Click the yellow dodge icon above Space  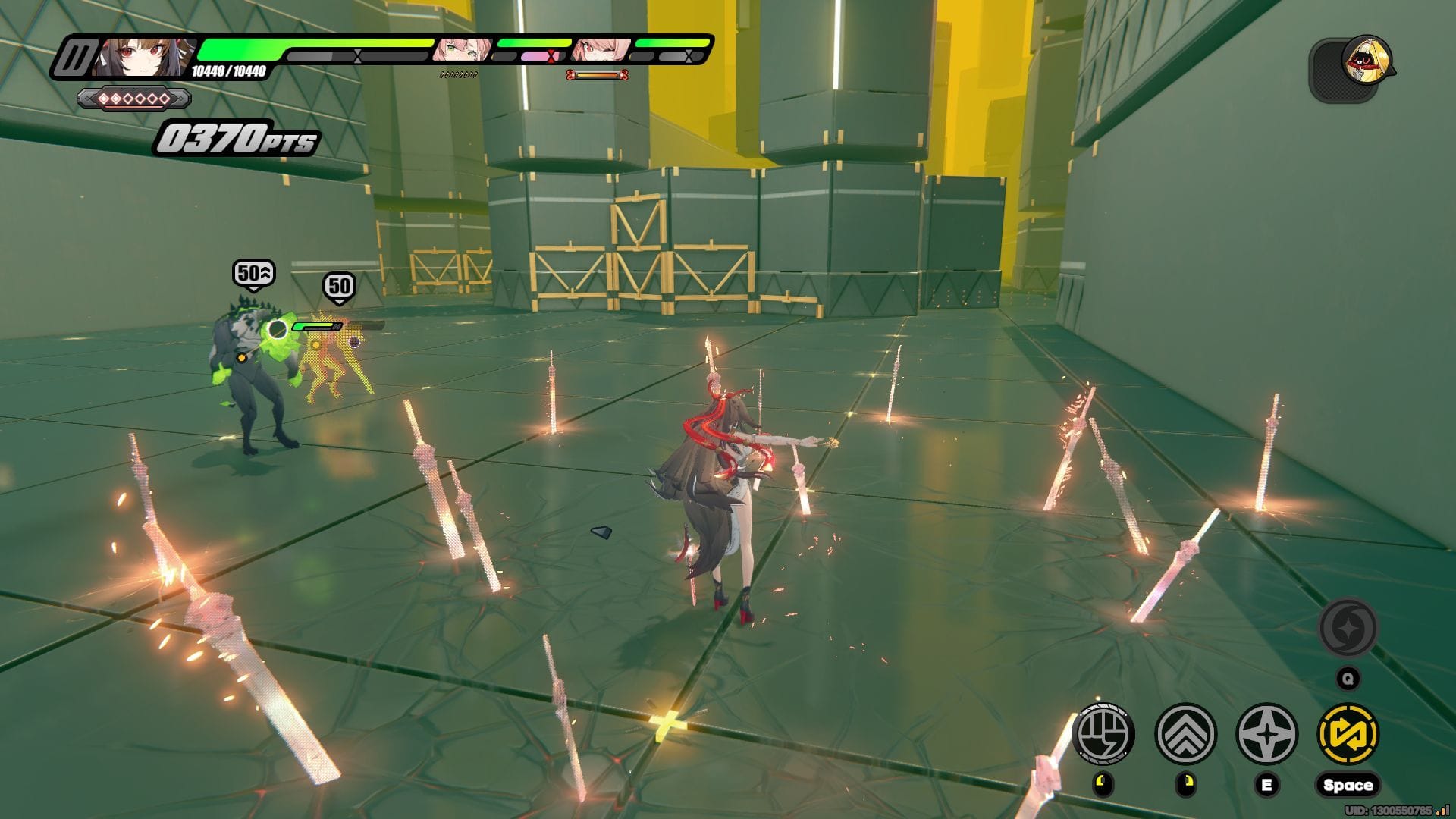(x=1348, y=734)
